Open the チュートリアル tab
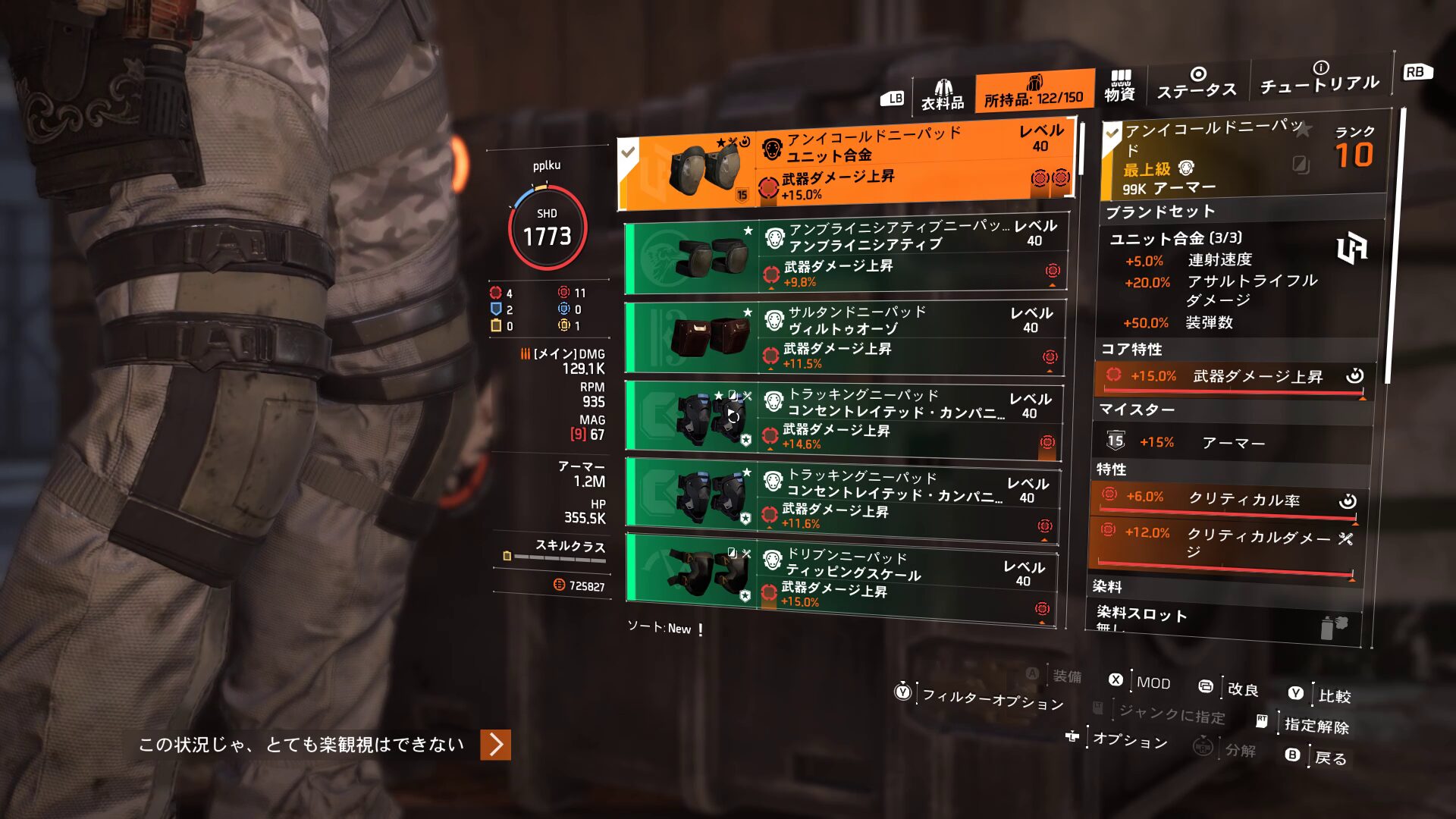 (1319, 78)
